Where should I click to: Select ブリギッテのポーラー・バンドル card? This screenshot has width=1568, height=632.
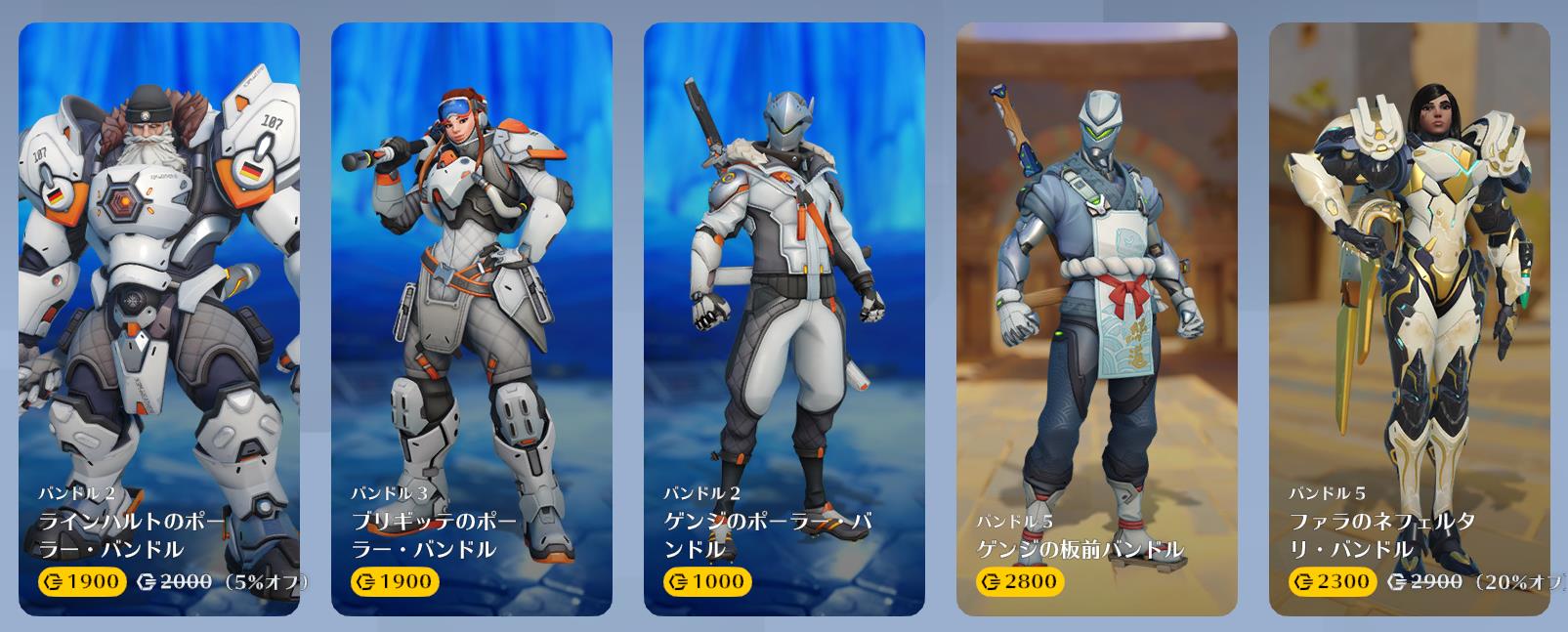point(472,319)
